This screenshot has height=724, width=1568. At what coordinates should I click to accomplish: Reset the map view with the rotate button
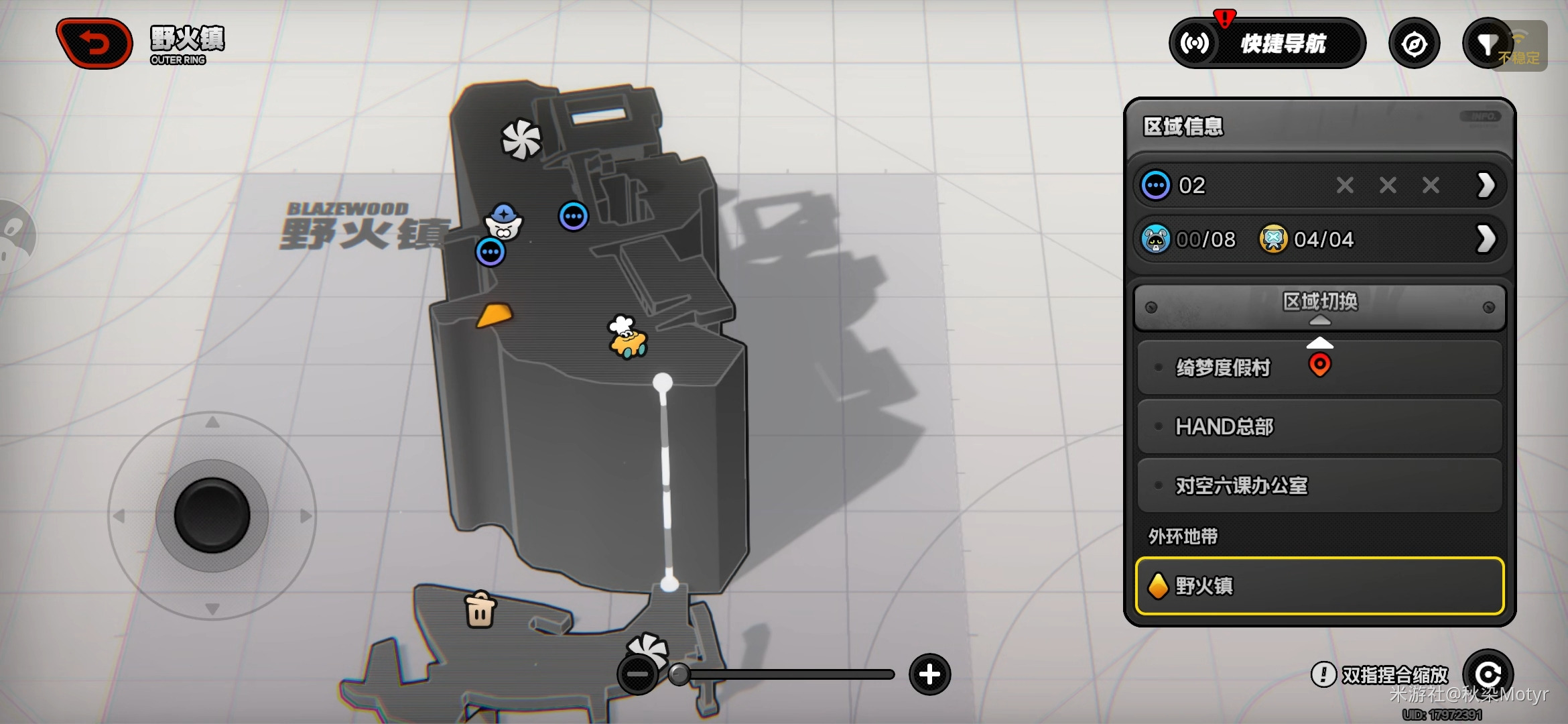[1488, 674]
